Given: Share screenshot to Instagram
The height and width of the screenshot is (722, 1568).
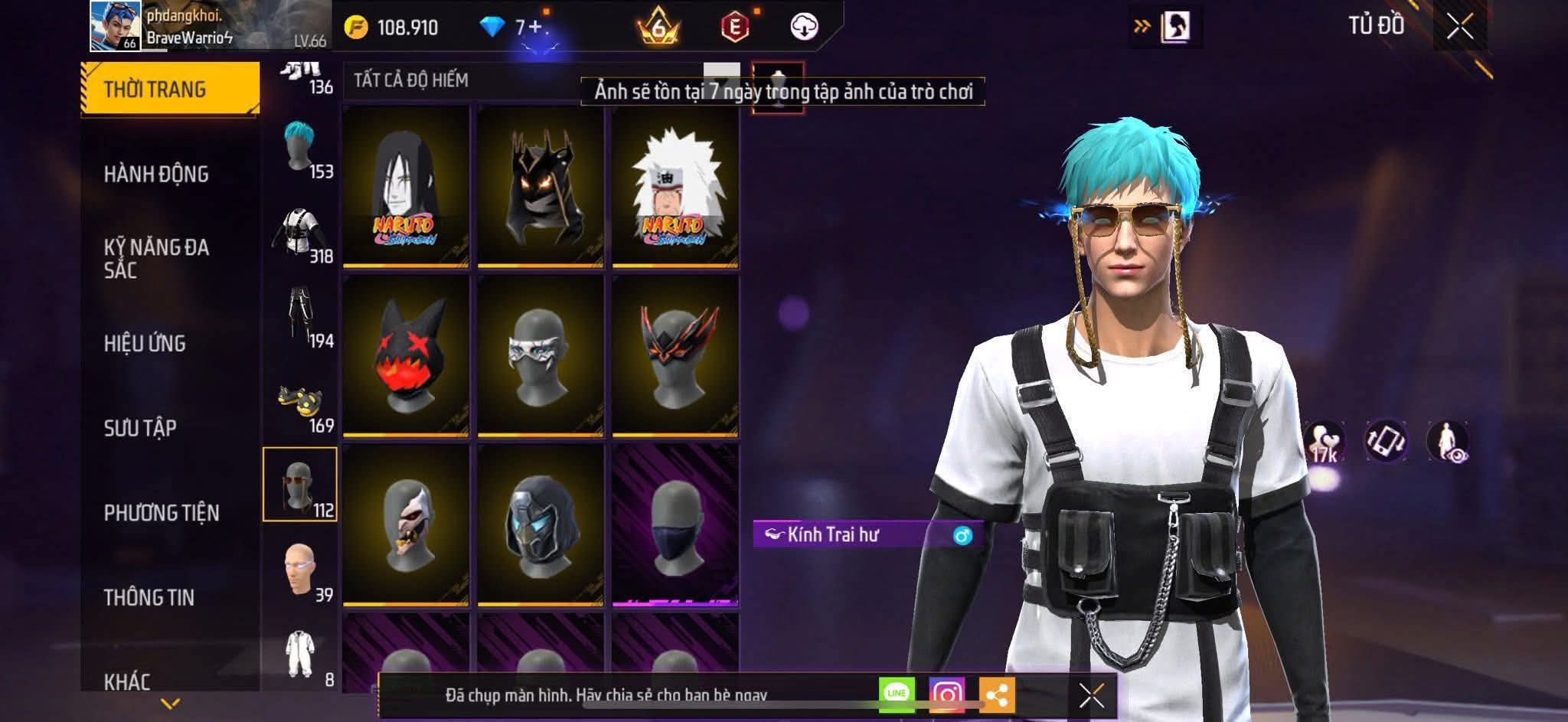Looking at the screenshot, I should click(946, 694).
